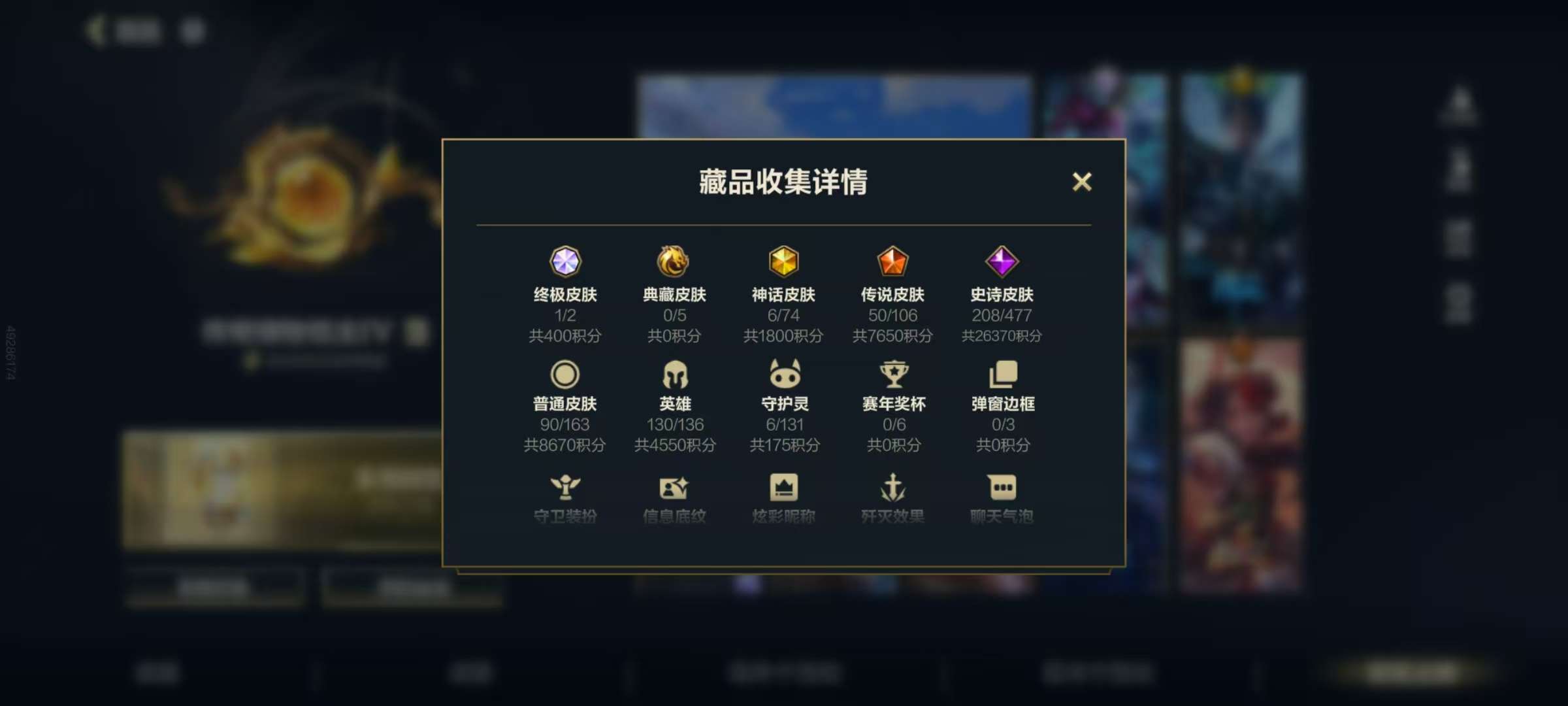Close the 藏品收集详情 dialog
Image resolution: width=1568 pixels, height=706 pixels.
click(x=1083, y=182)
